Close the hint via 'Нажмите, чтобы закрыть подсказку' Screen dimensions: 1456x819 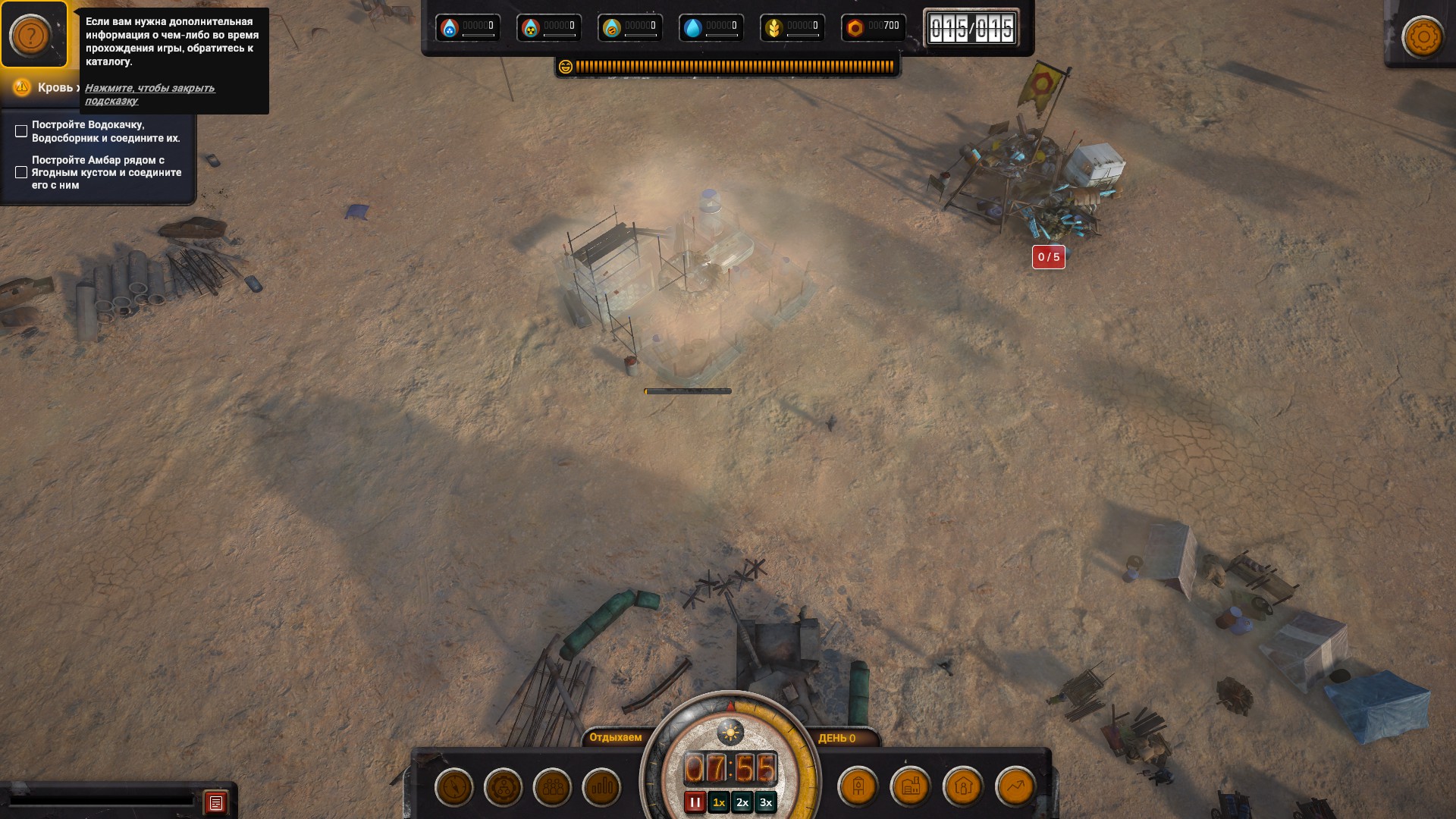click(x=149, y=94)
